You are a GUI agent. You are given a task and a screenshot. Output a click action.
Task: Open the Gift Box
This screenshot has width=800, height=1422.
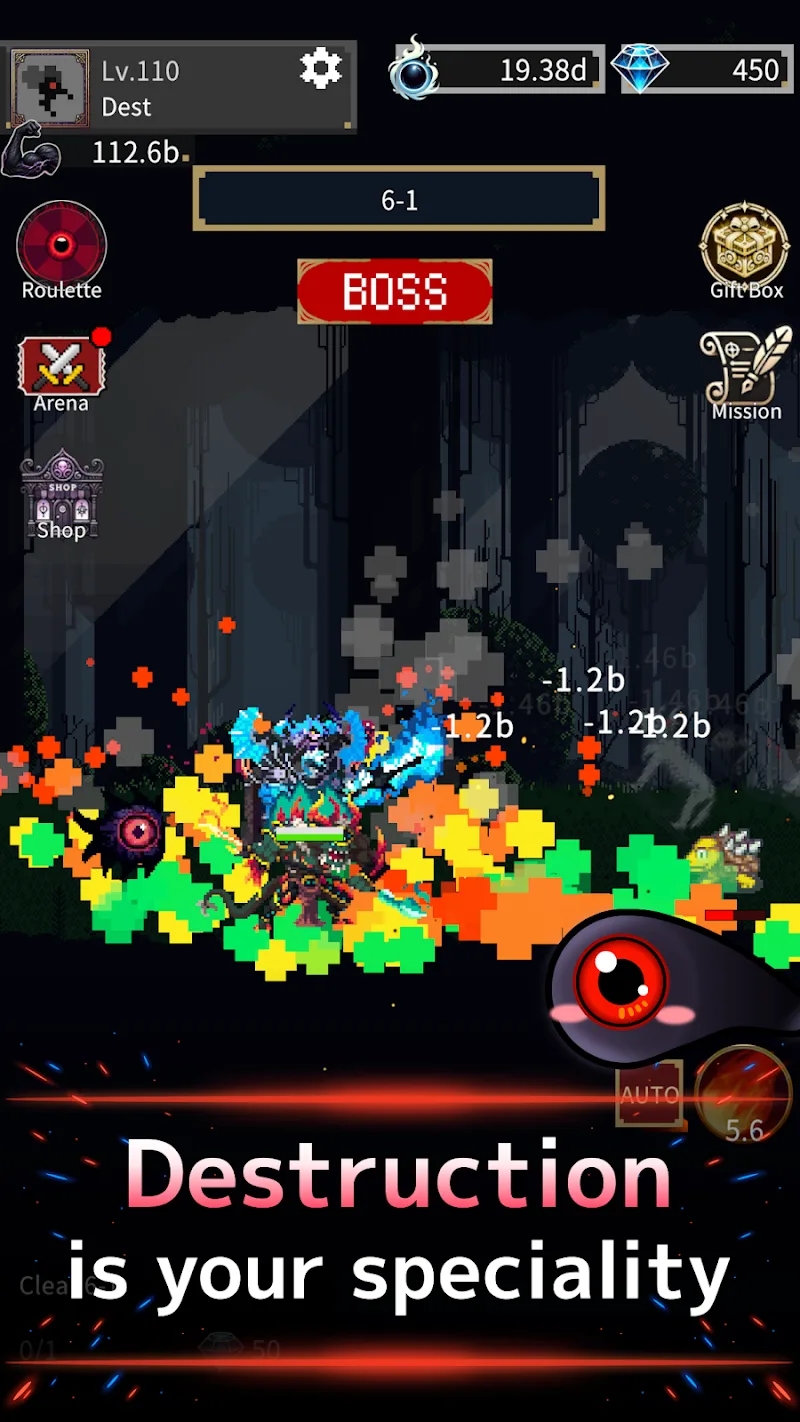pos(746,248)
